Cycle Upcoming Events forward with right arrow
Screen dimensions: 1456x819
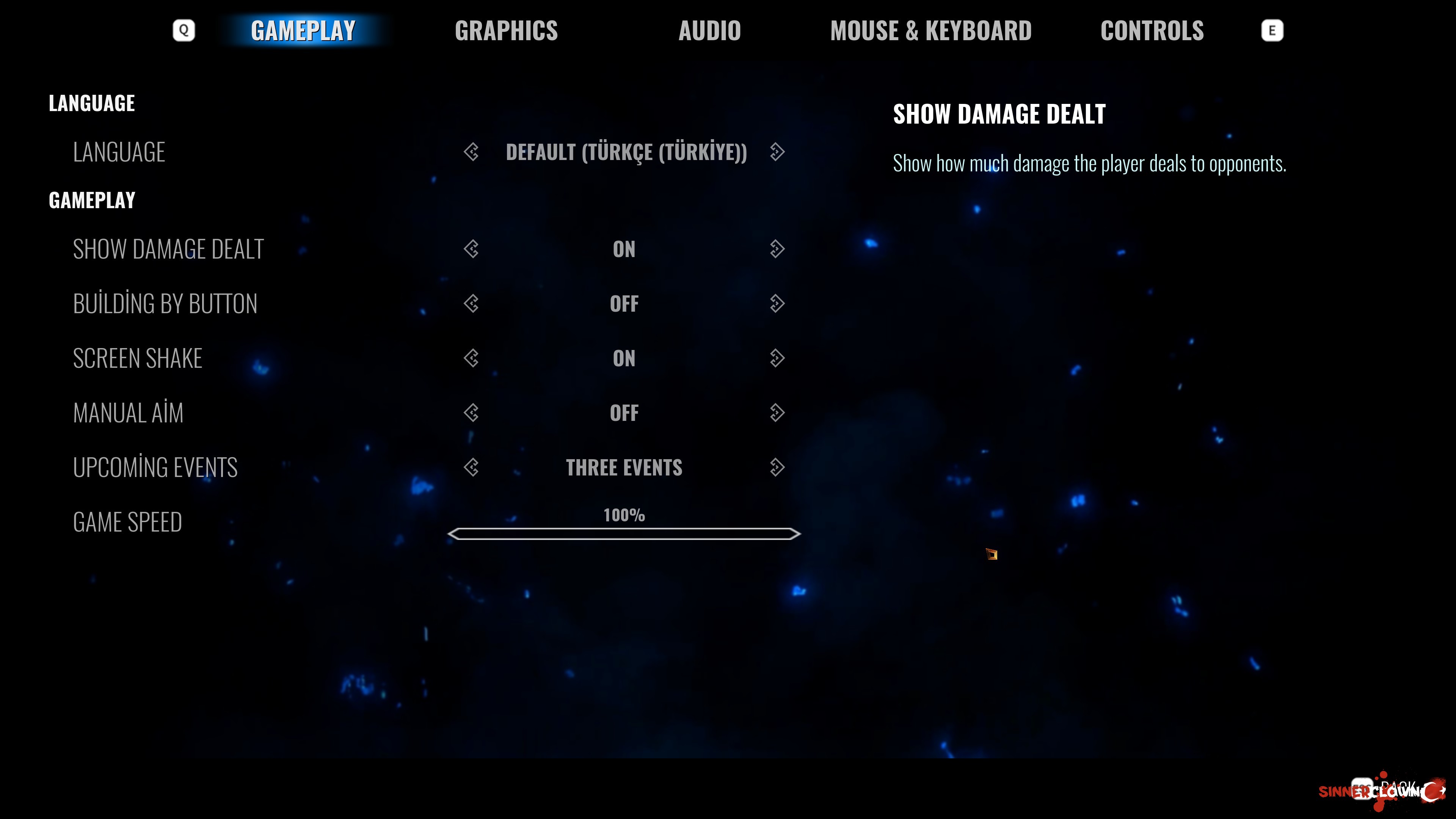point(777,468)
